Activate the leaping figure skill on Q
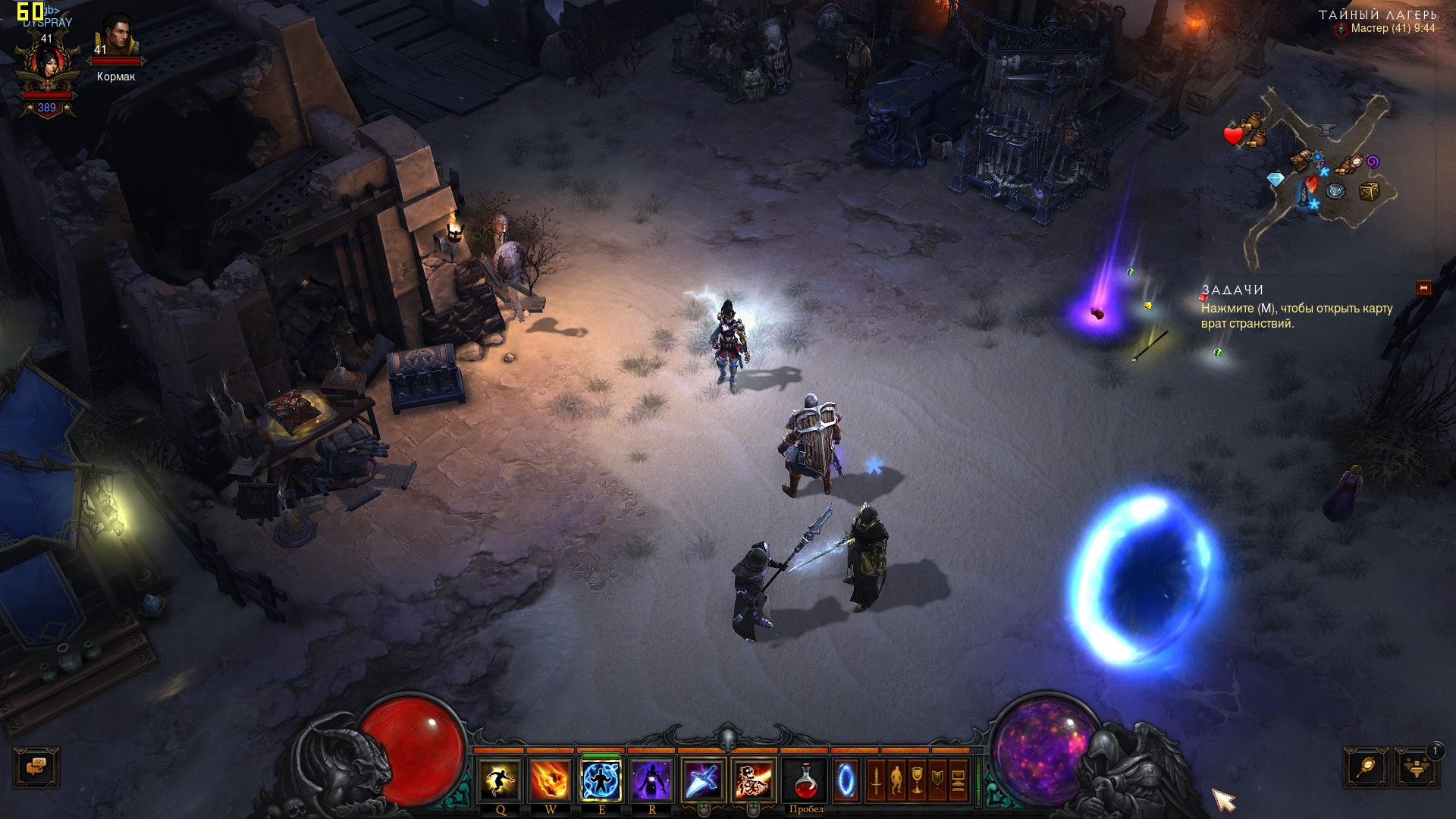The image size is (1456, 819). [500, 780]
